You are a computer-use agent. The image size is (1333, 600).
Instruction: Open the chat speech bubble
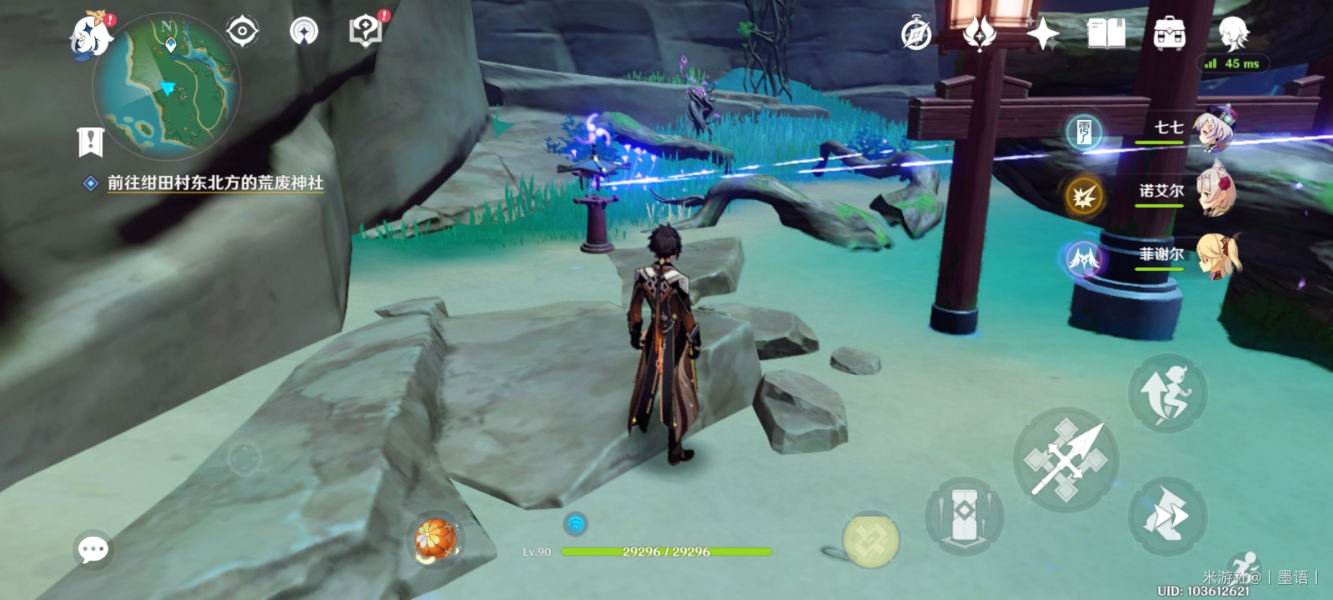click(93, 549)
